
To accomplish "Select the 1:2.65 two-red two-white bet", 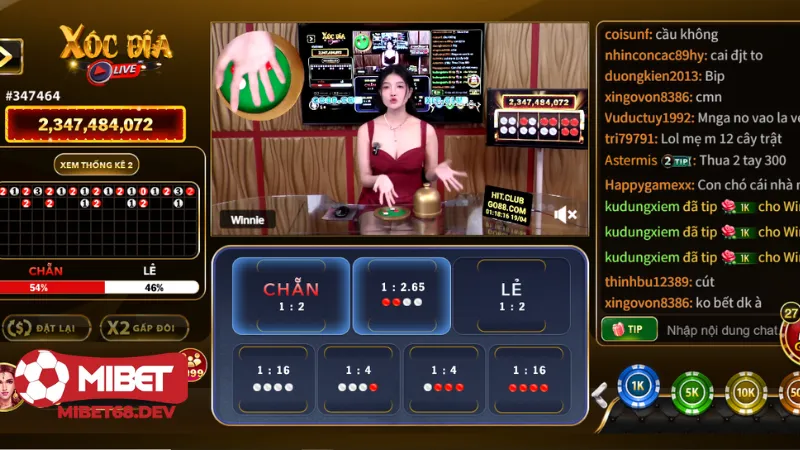I will point(402,295).
